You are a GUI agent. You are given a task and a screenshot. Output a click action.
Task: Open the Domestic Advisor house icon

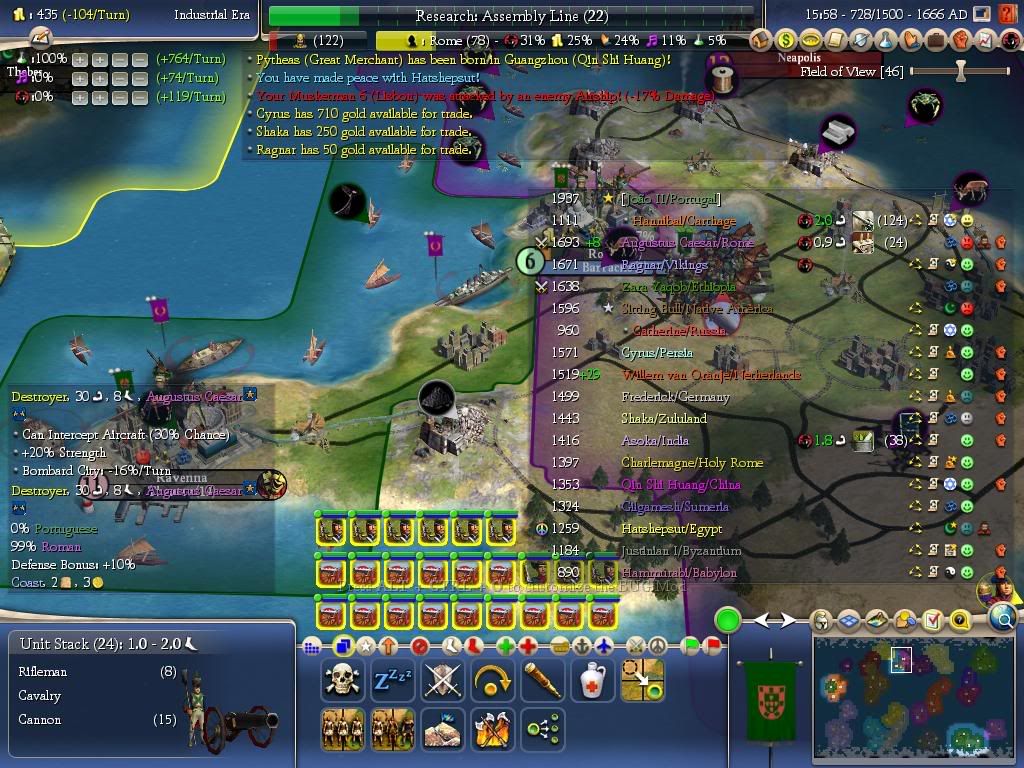[x=762, y=40]
